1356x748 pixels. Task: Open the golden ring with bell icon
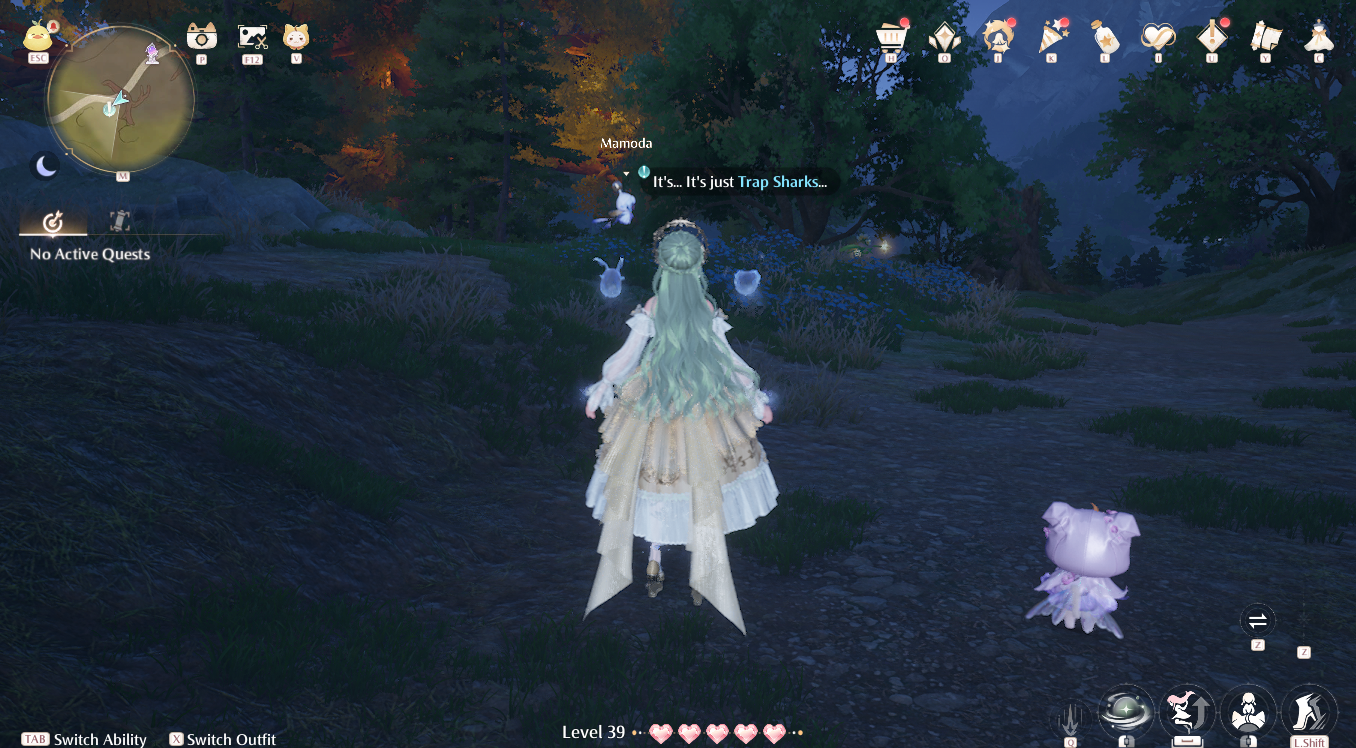pyautogui.click(x=997, y=37)
